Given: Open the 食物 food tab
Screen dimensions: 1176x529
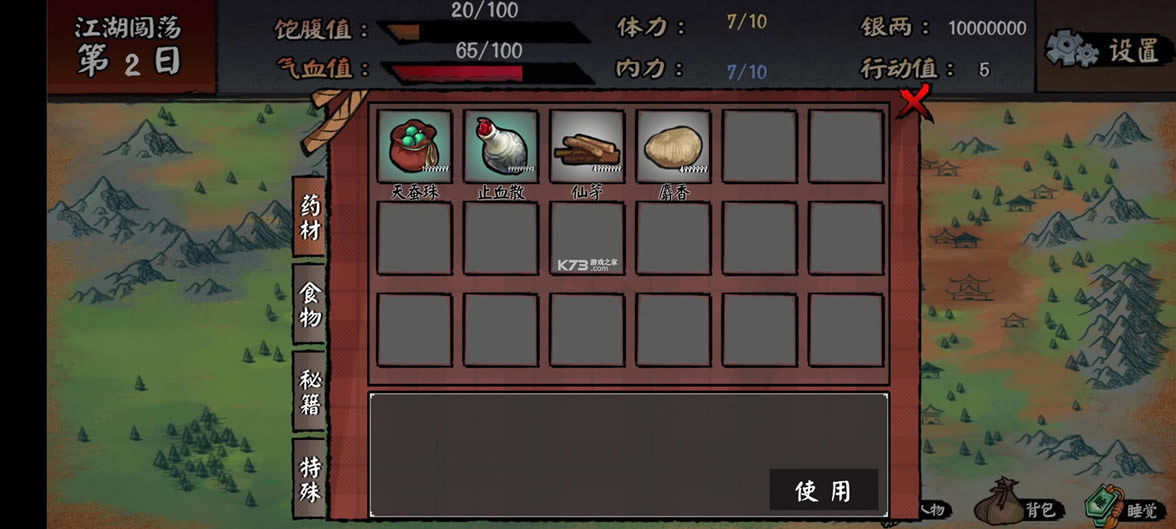Looking at the screenshot, I should pyautogui.click(x=311, y=304).
